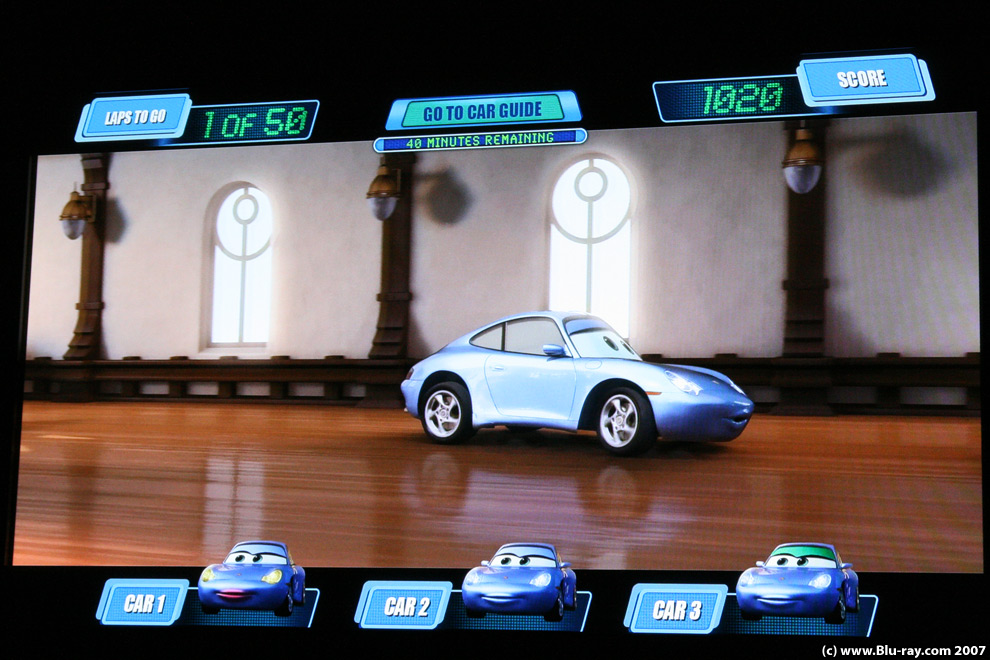Choose the middle car thumbnail beside Car 2
The image size is (990, 660).
pos(519,579)
